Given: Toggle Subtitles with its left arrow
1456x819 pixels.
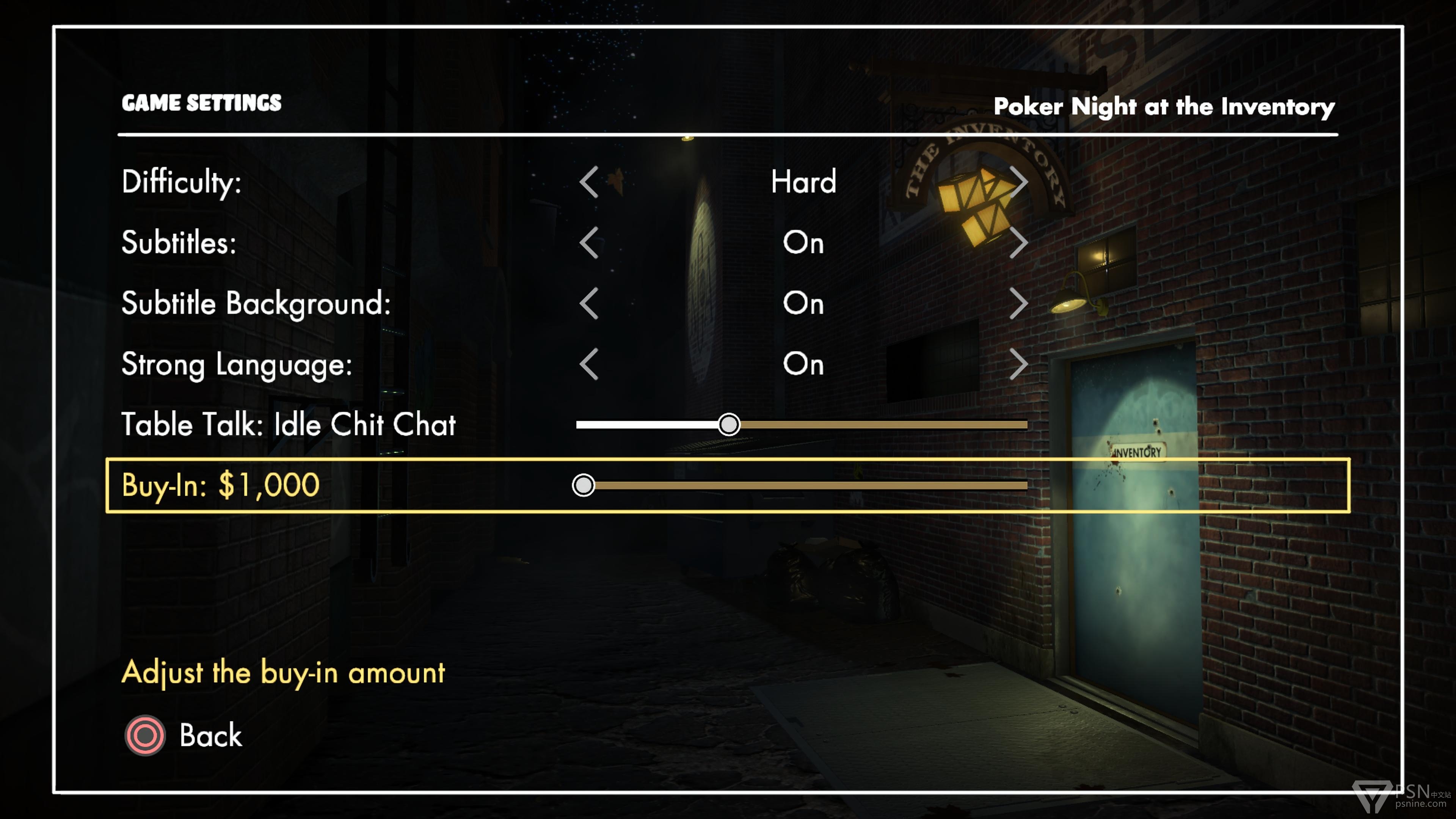Looking at the screenshot, I should coord(589,243).
